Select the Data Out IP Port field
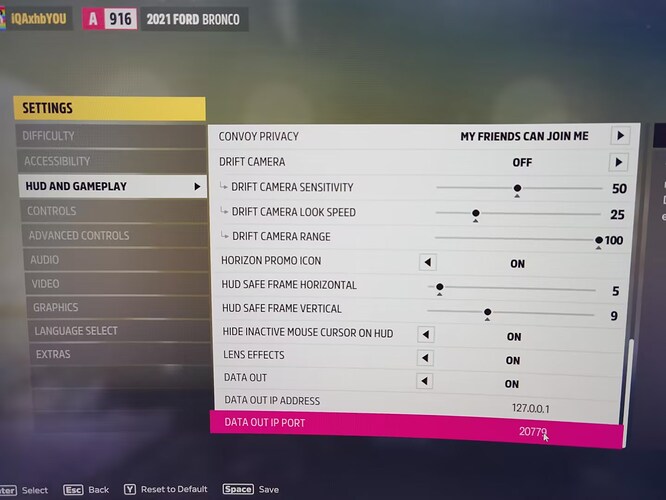Viewport: 666px width, 500px height. click(415, 426)
